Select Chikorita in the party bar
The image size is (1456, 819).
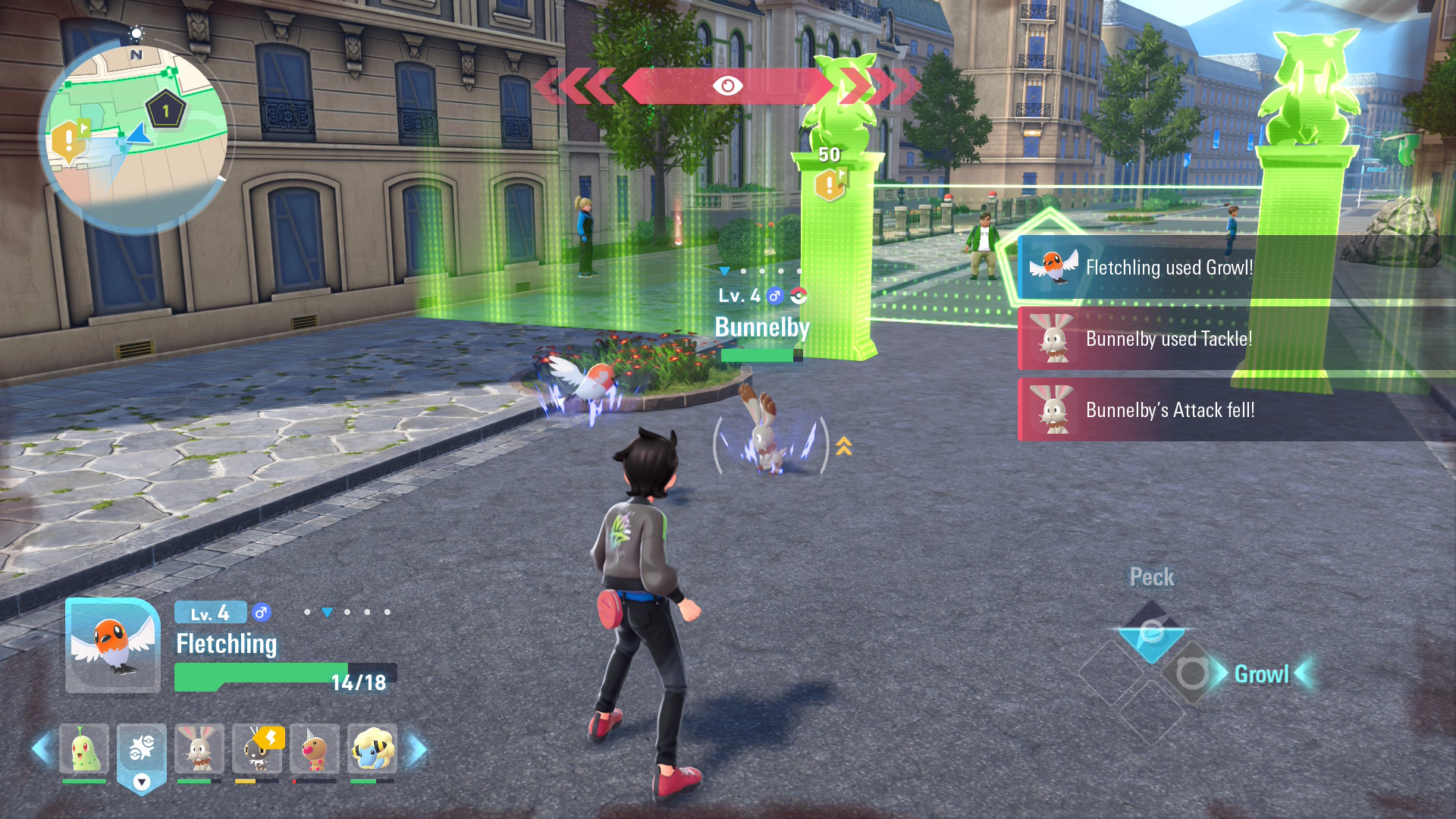tap(84, 749)
